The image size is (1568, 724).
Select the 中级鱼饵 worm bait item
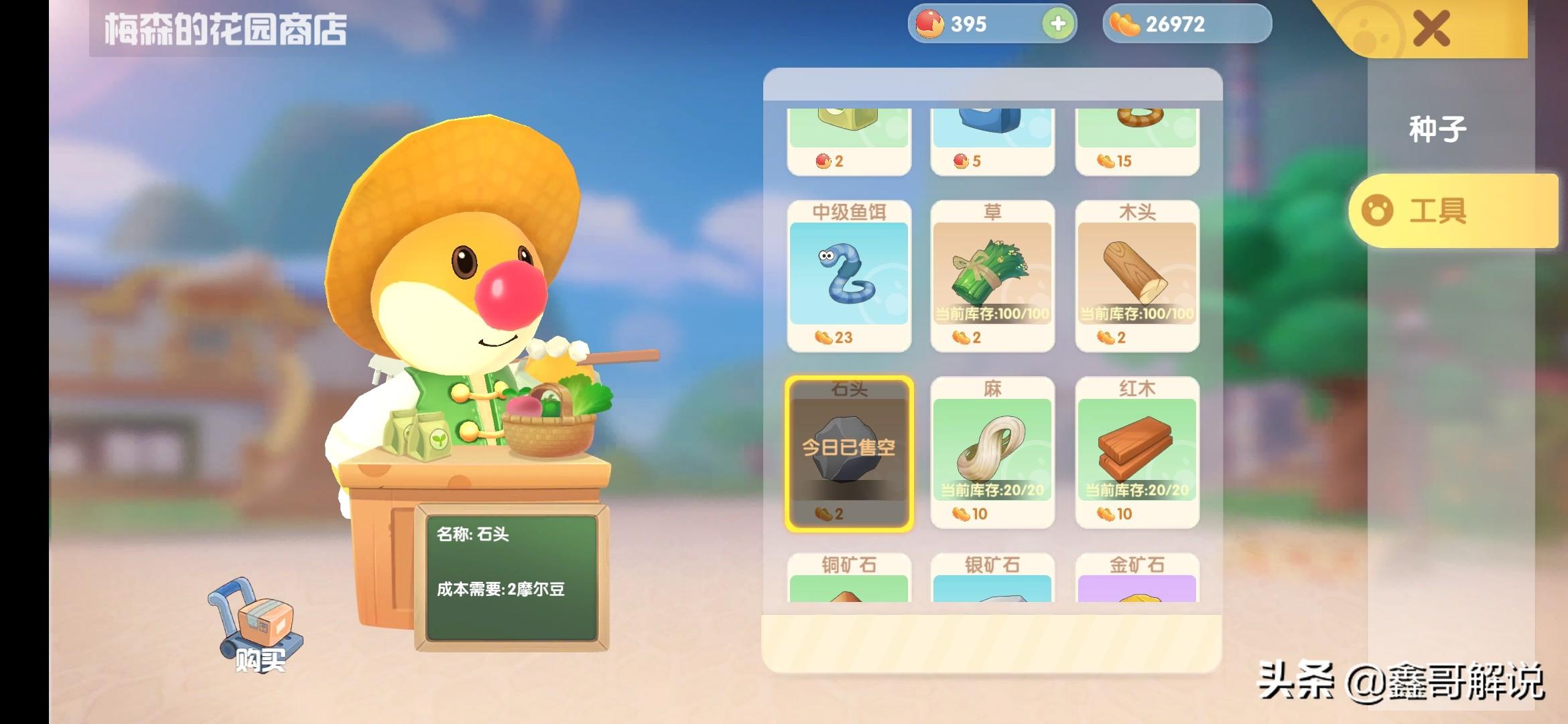849,275
